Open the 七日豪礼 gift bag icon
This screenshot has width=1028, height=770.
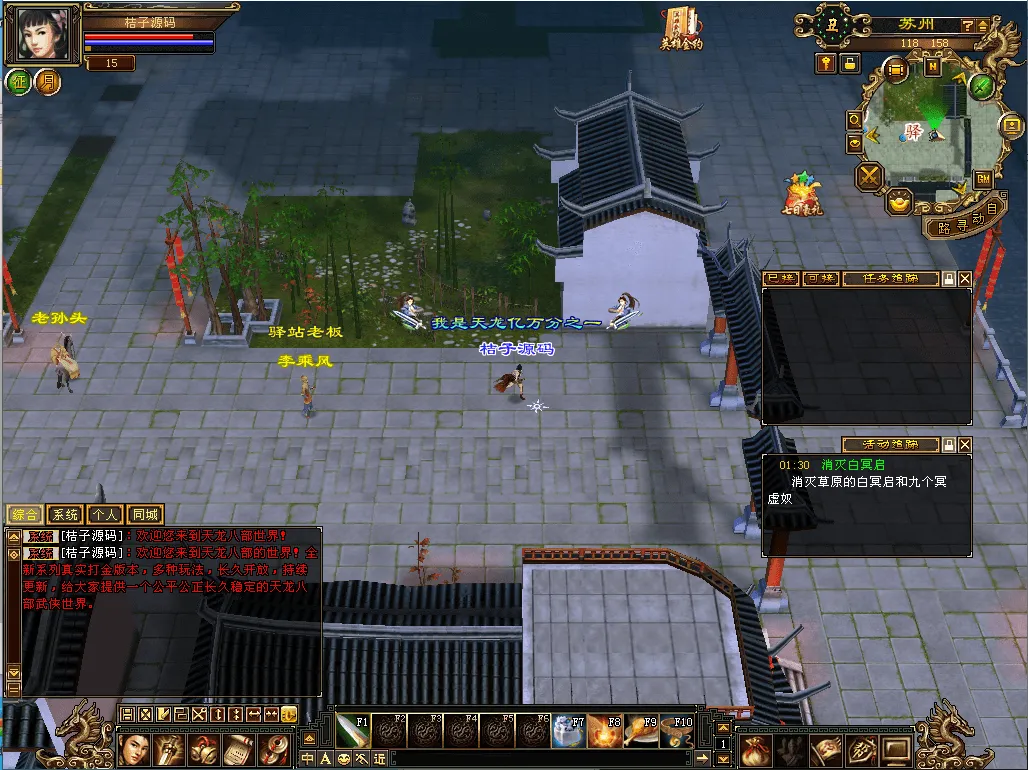pyautogui.click(x=802, y=193)
